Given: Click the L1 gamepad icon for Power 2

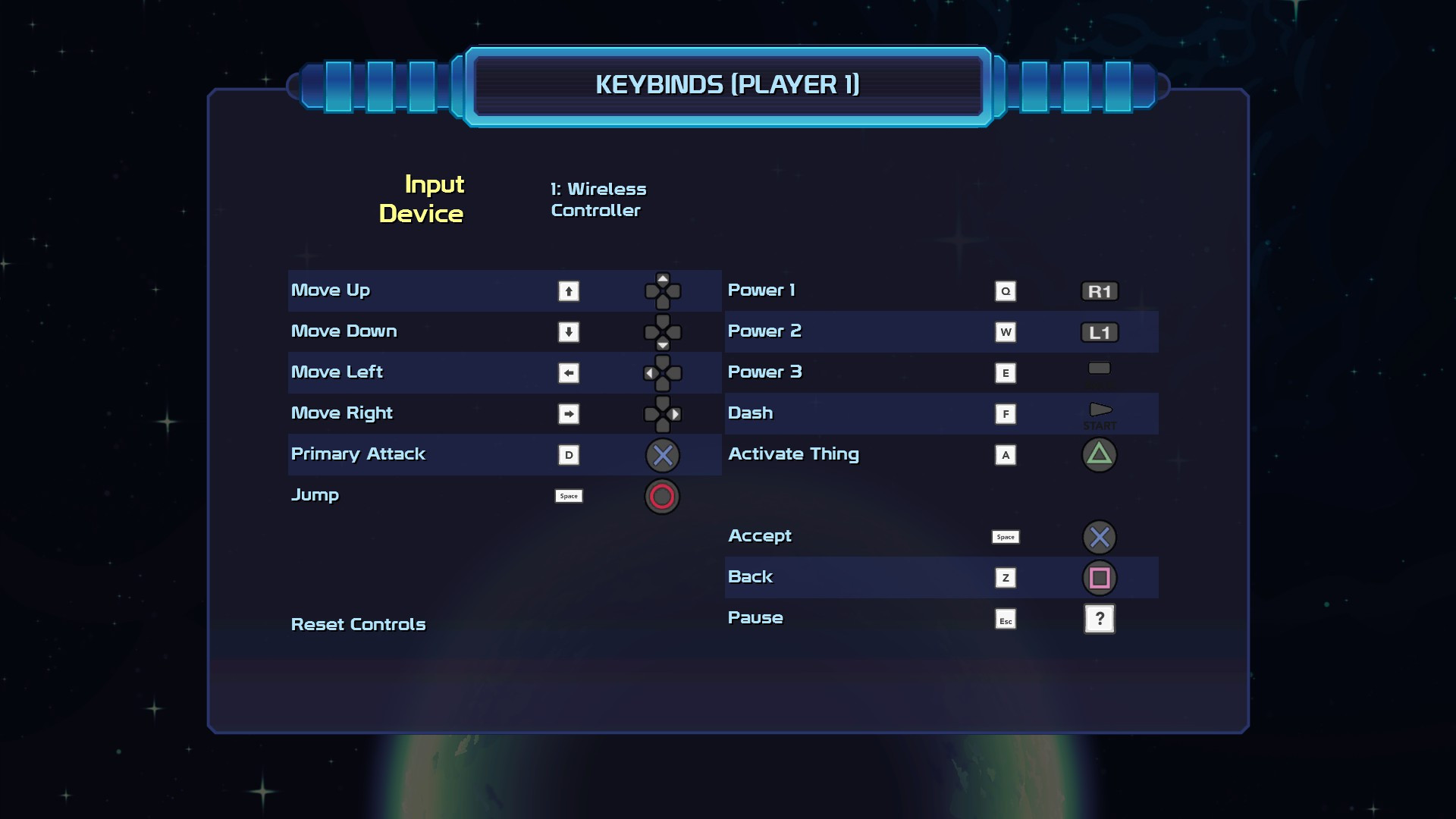Looking at the screenshot, I should [x=1100, y=331].
